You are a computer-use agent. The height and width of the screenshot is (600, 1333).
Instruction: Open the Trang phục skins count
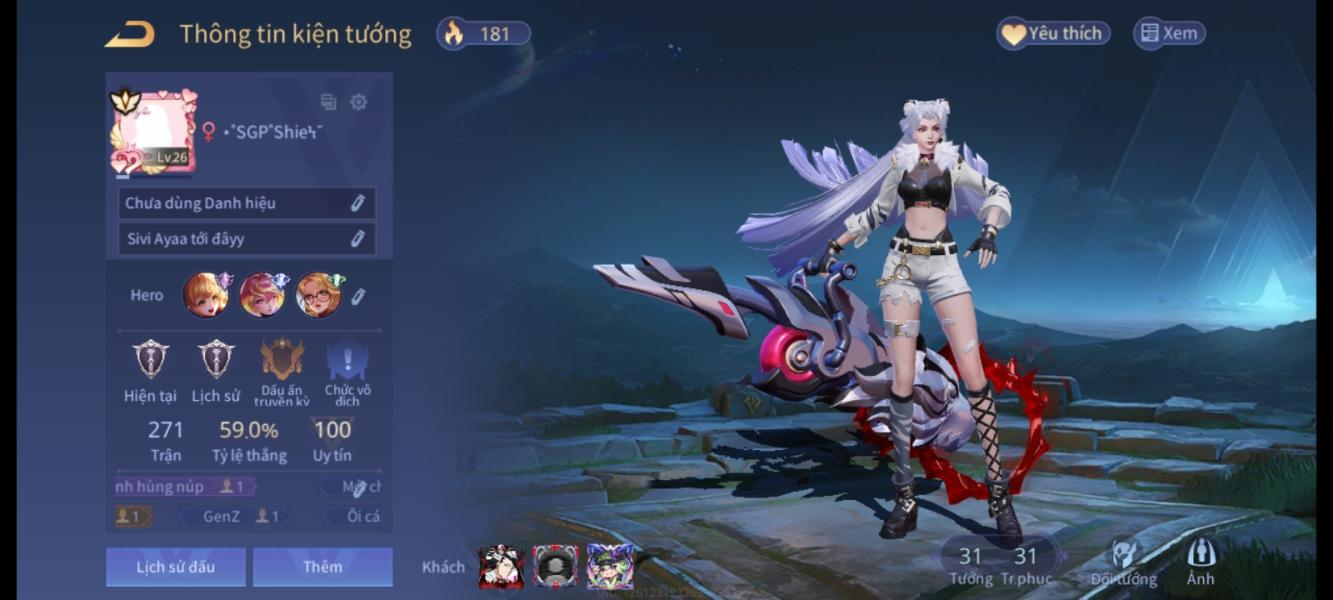1026,564
